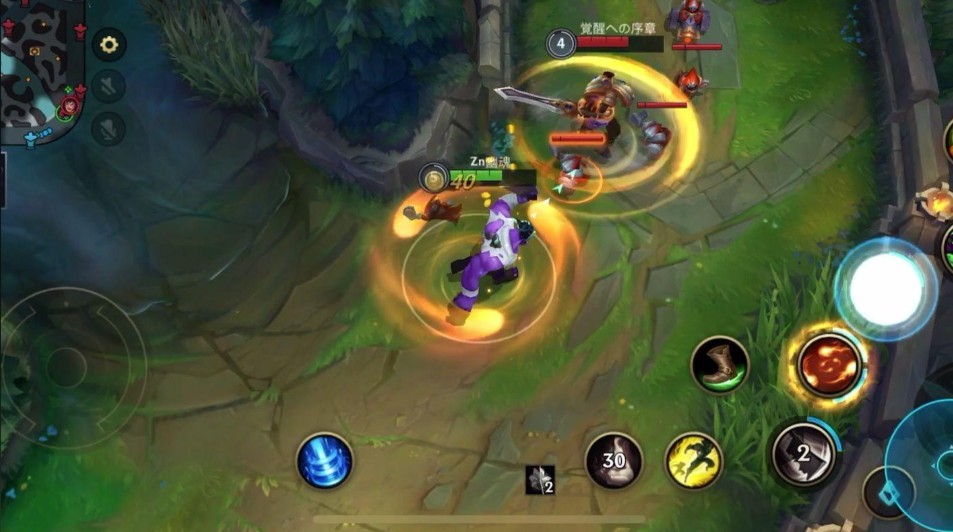Use the ward item with count 2
Screen dimensions: 953x532
tap(540, 480)
